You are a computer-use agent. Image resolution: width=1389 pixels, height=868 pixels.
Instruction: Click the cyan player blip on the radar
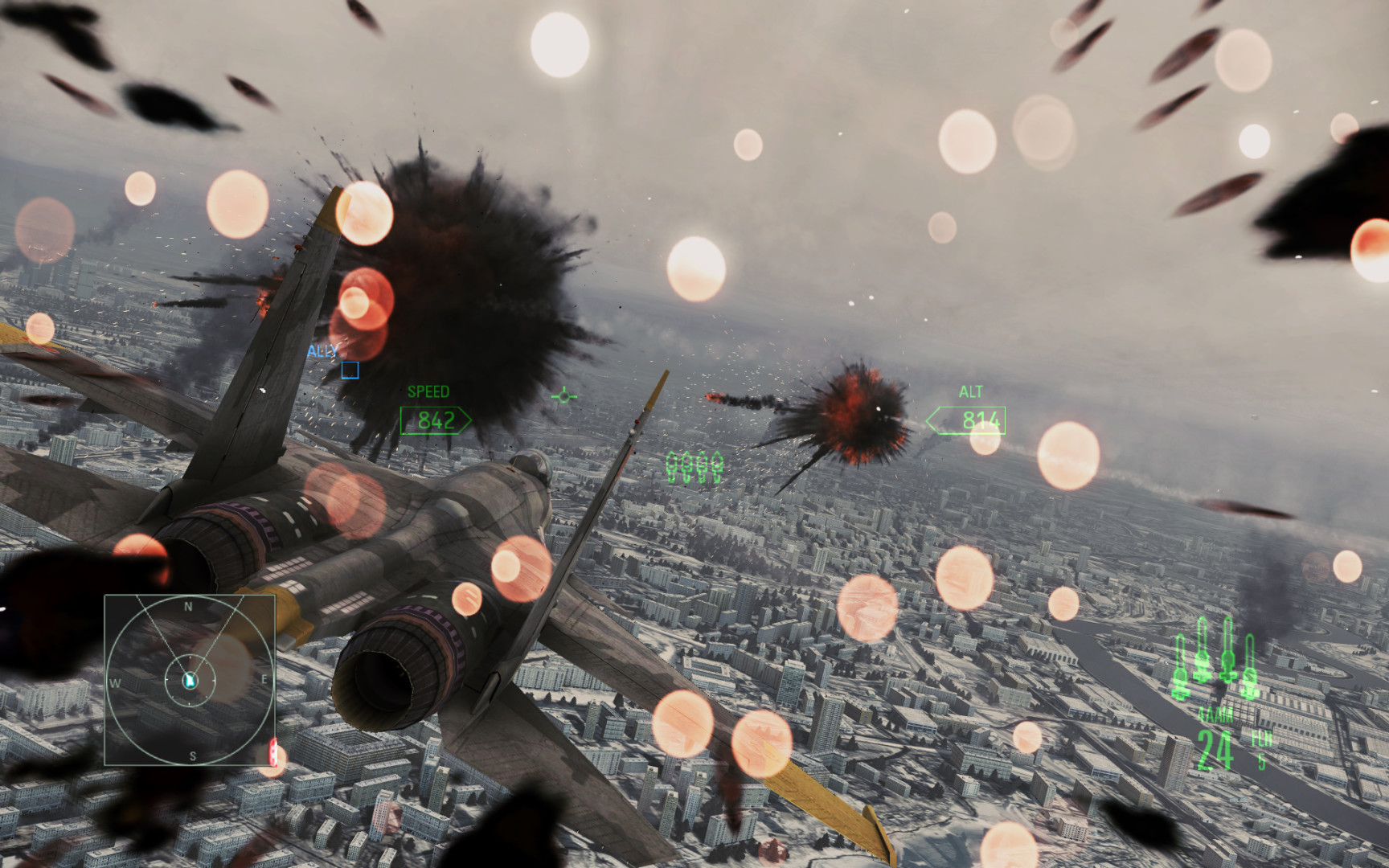[190, 680]
